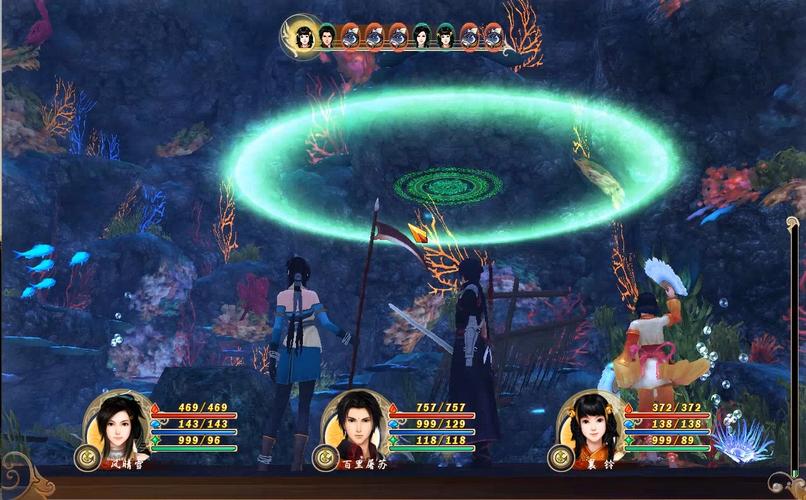The image size is (806, 500).
Task: Click the gold round emblem beside 襄铃's portrait
Action: tap(560, 458)
